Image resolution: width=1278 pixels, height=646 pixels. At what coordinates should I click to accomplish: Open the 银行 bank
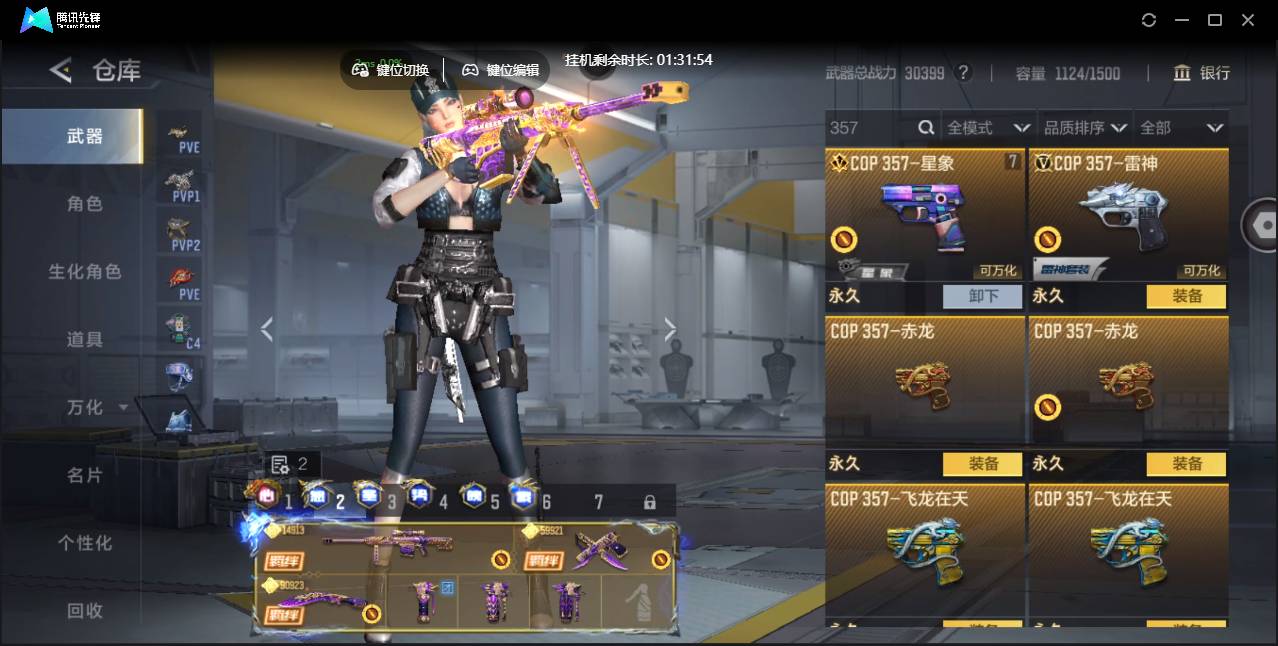click(1201, 73)
